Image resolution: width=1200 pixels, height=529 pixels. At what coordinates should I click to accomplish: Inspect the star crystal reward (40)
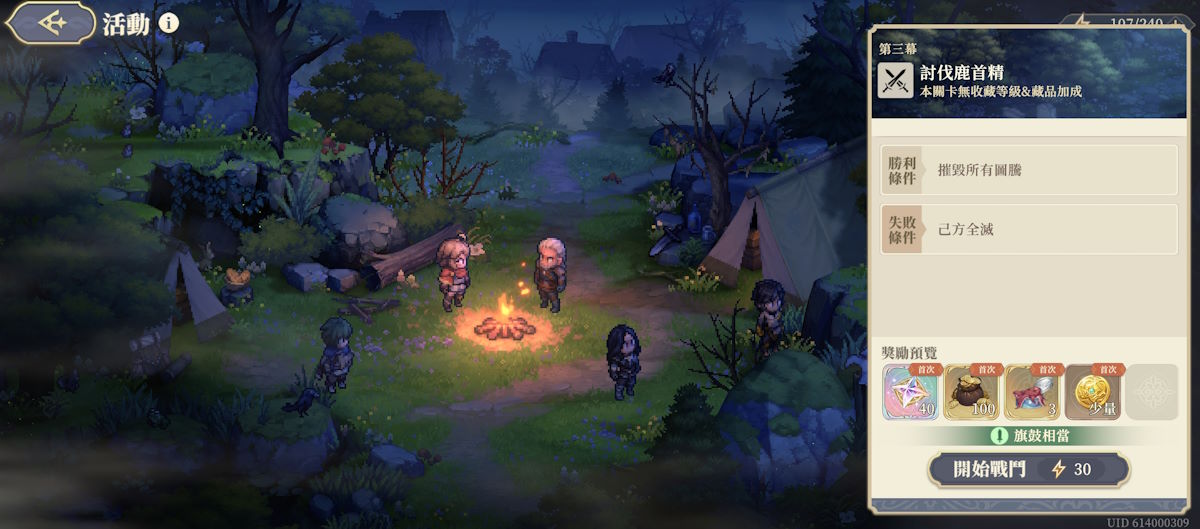pyautogui.click(x=911, y=391)
